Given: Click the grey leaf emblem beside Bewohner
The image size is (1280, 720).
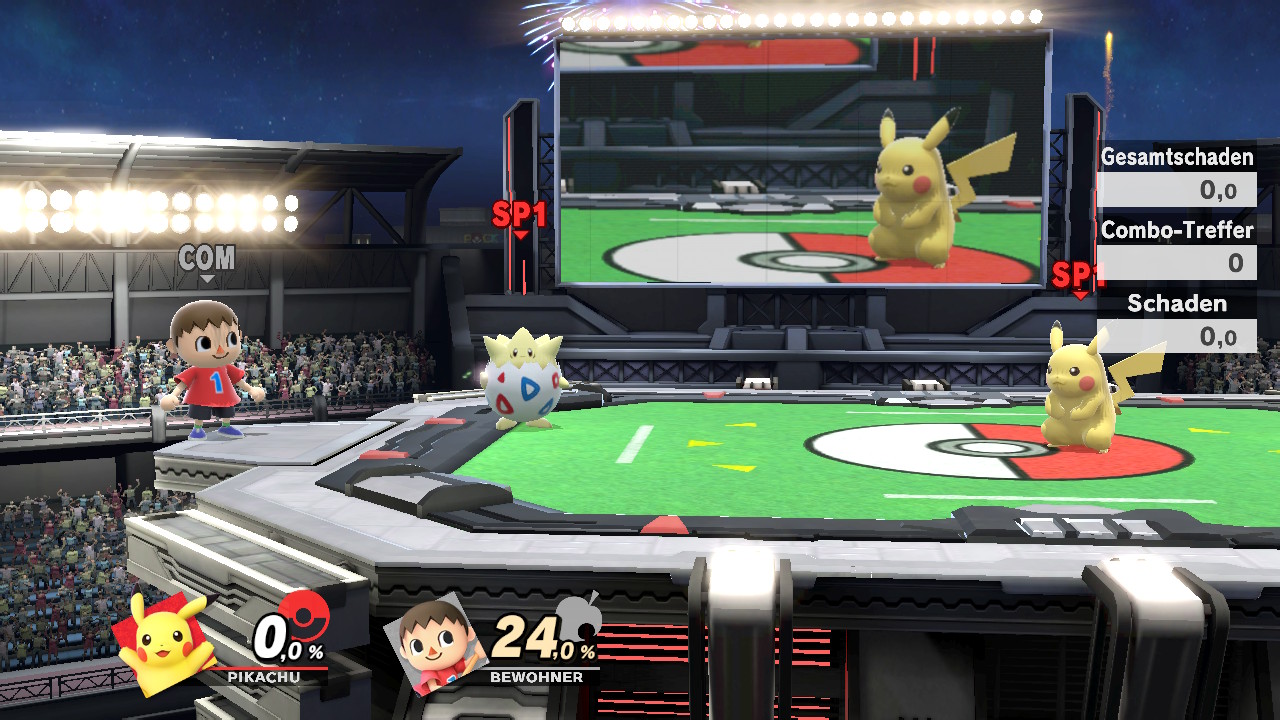Looking at the screenshot, I should click(578, 618).
